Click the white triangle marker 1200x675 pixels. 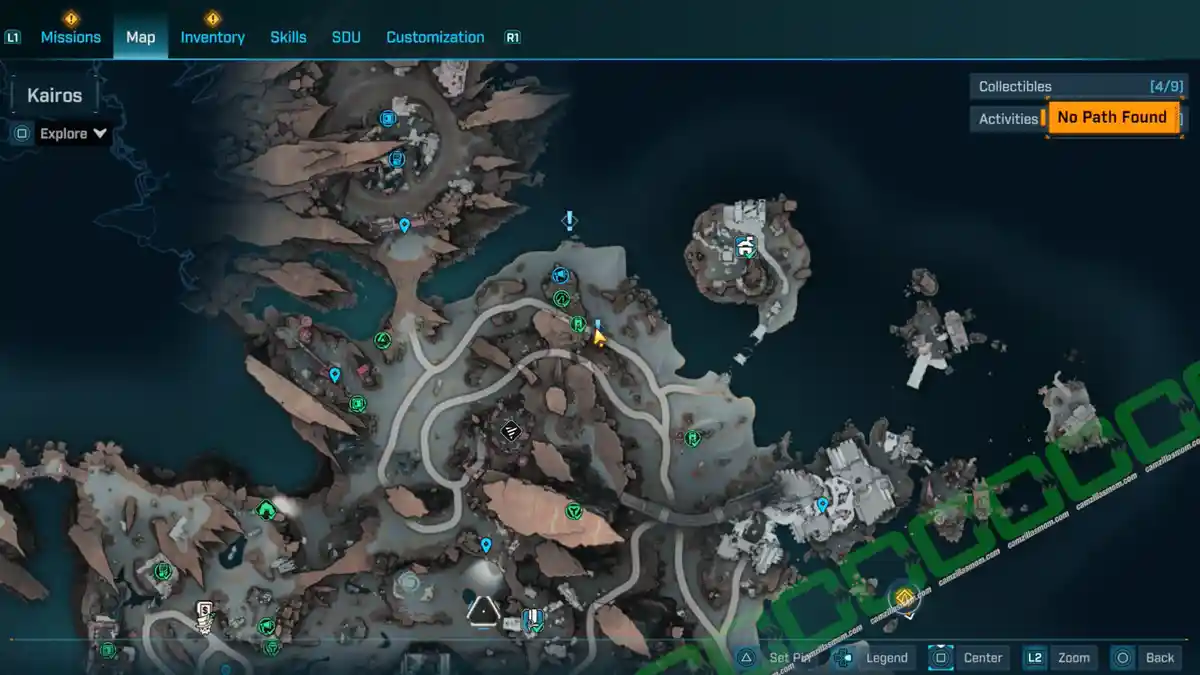coord(483,609)
